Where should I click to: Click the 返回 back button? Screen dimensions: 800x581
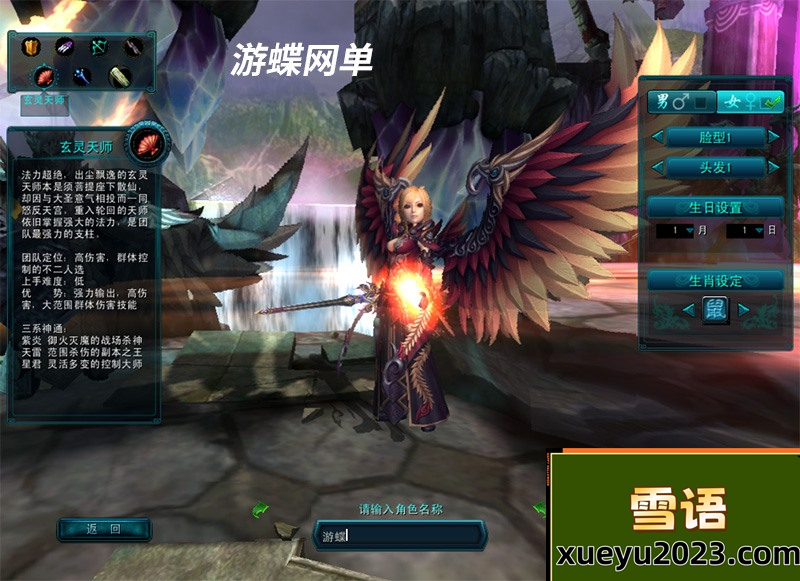pos(104,529)
